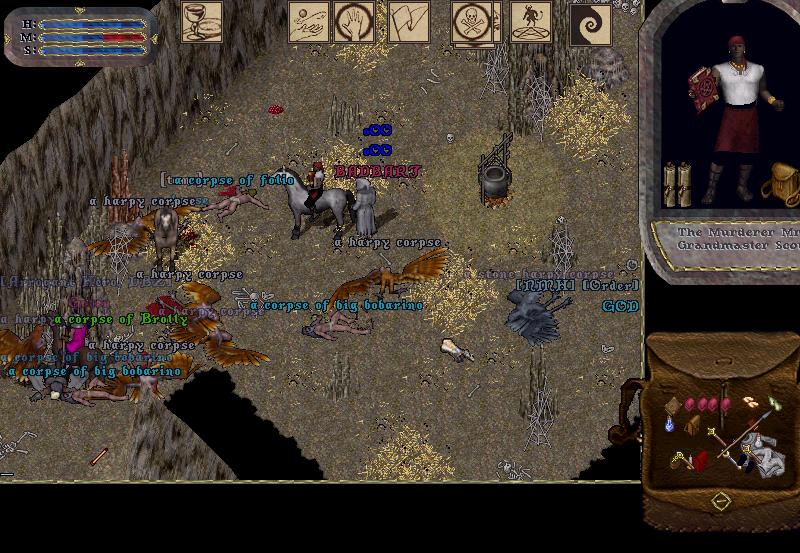
Task: Minimize the backpack using bottom diamond button
Action: point(719,499)
